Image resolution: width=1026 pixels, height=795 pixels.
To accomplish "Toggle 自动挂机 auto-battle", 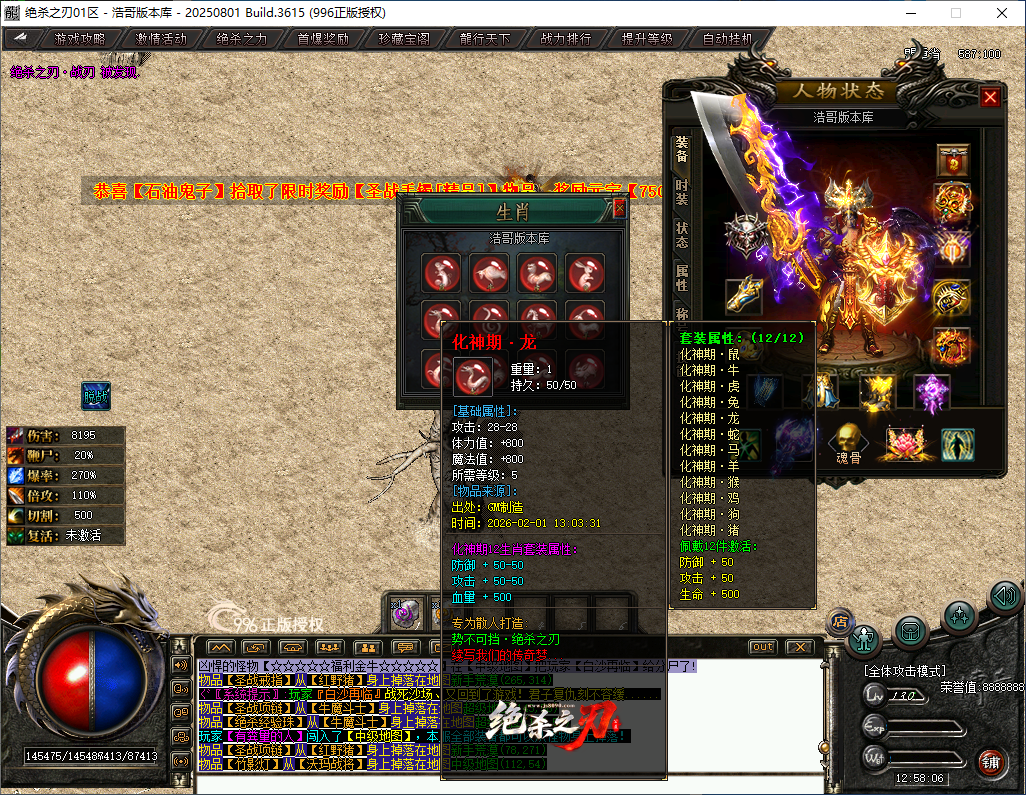I will pyautogui.click(x=728, y=39).
